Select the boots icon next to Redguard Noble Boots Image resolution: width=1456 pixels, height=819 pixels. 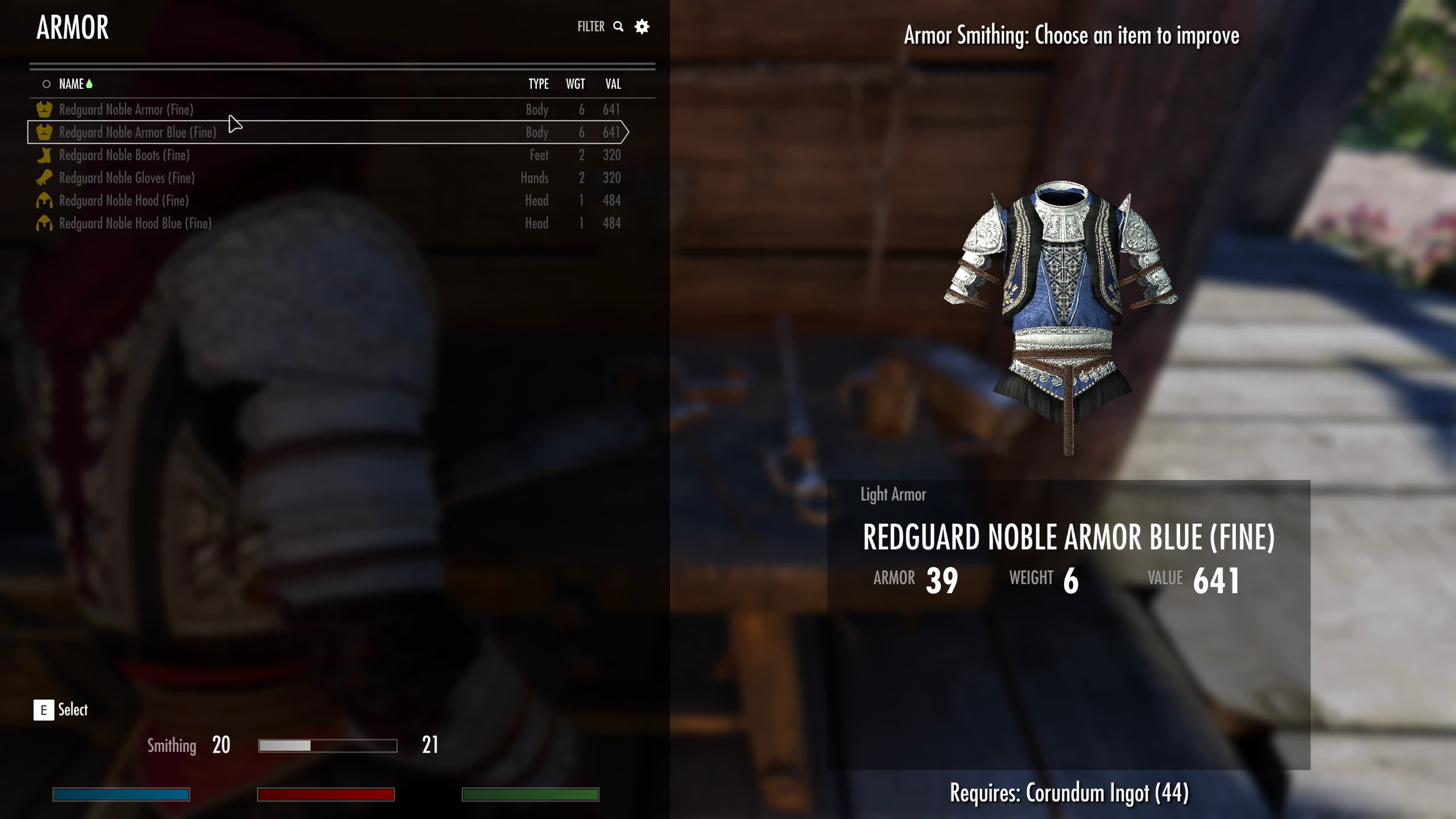pos(44,155)
